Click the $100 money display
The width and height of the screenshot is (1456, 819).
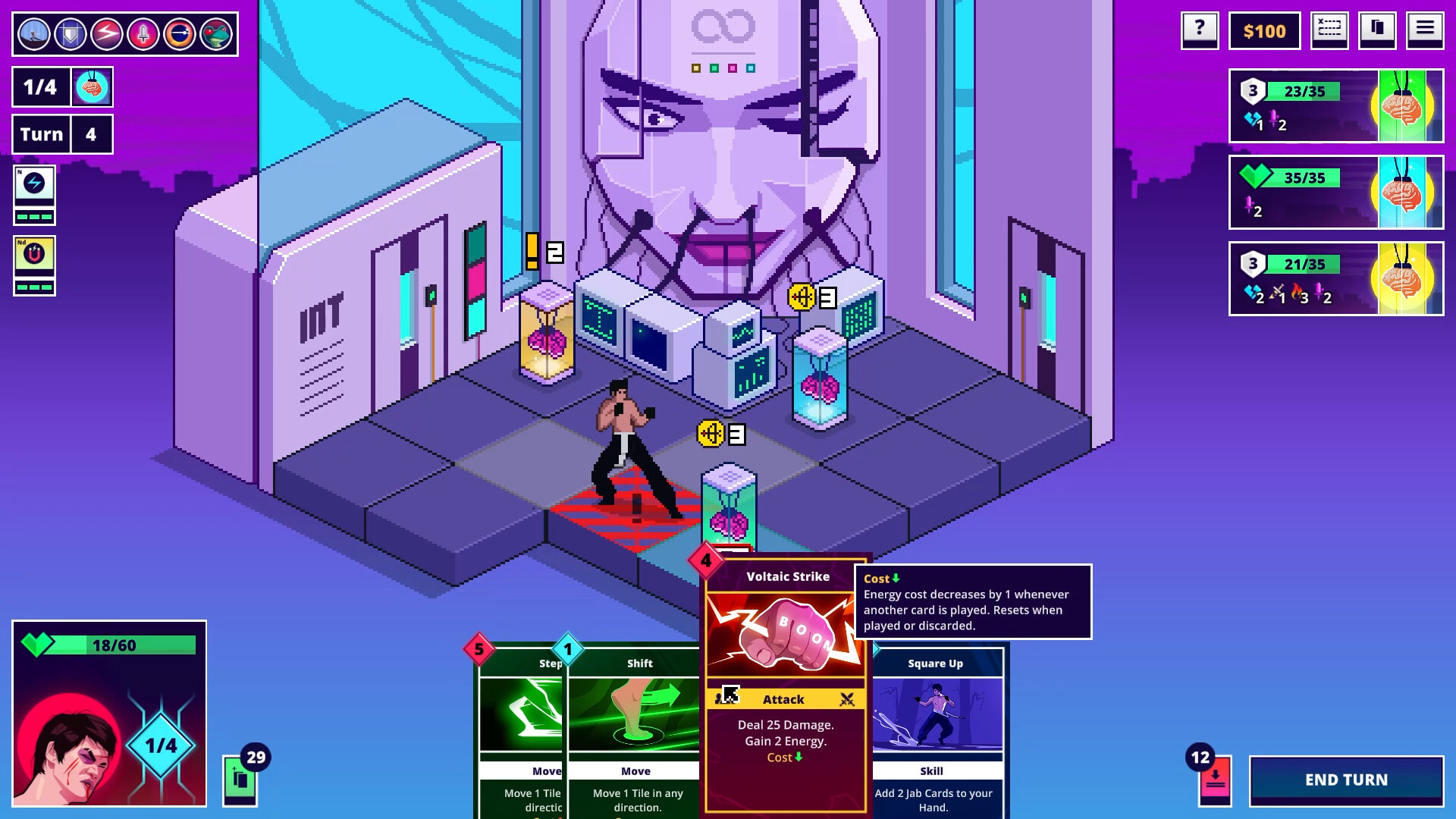click(x=1263, y=30)
